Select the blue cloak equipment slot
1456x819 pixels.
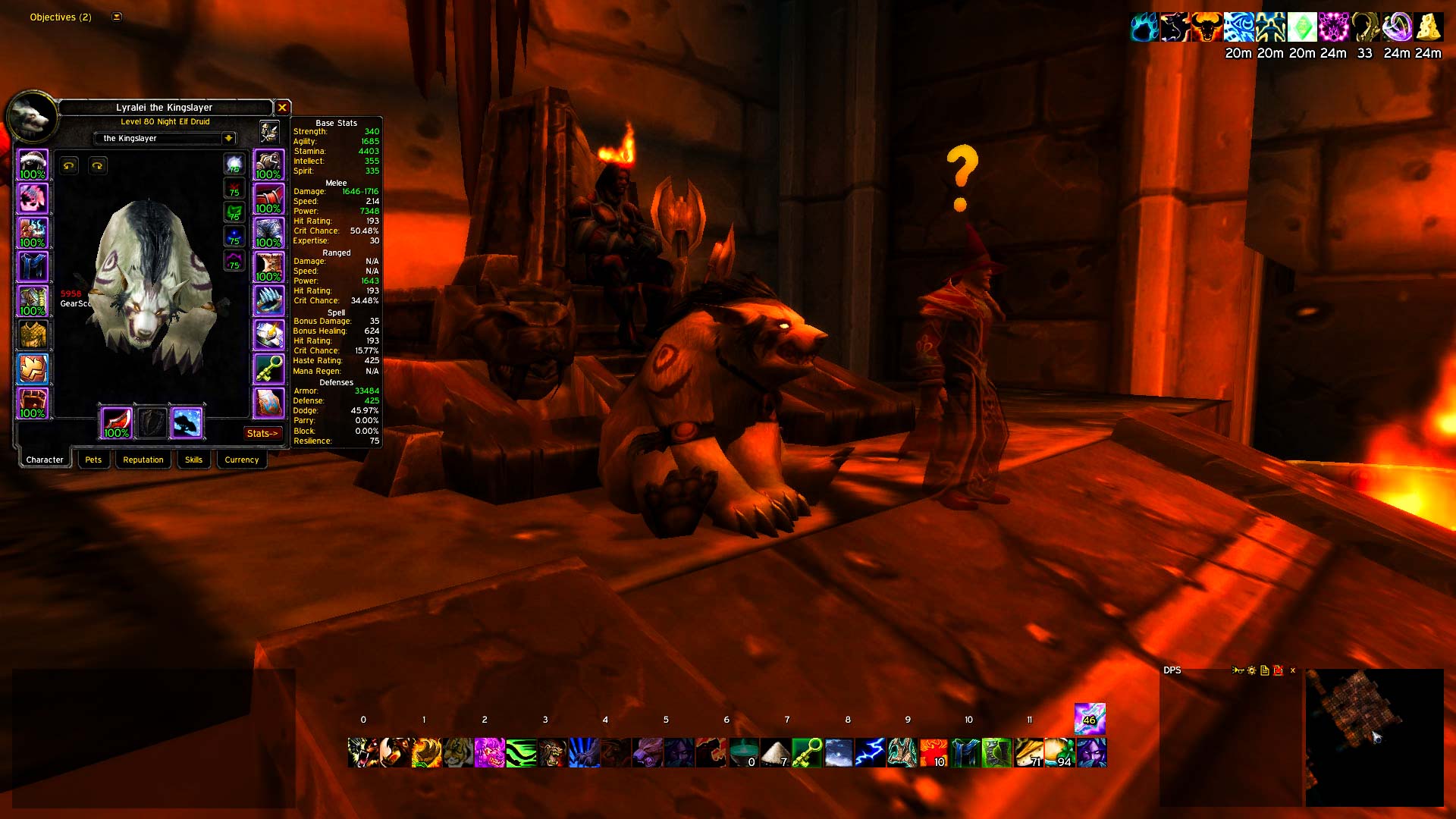click(33, 267)
